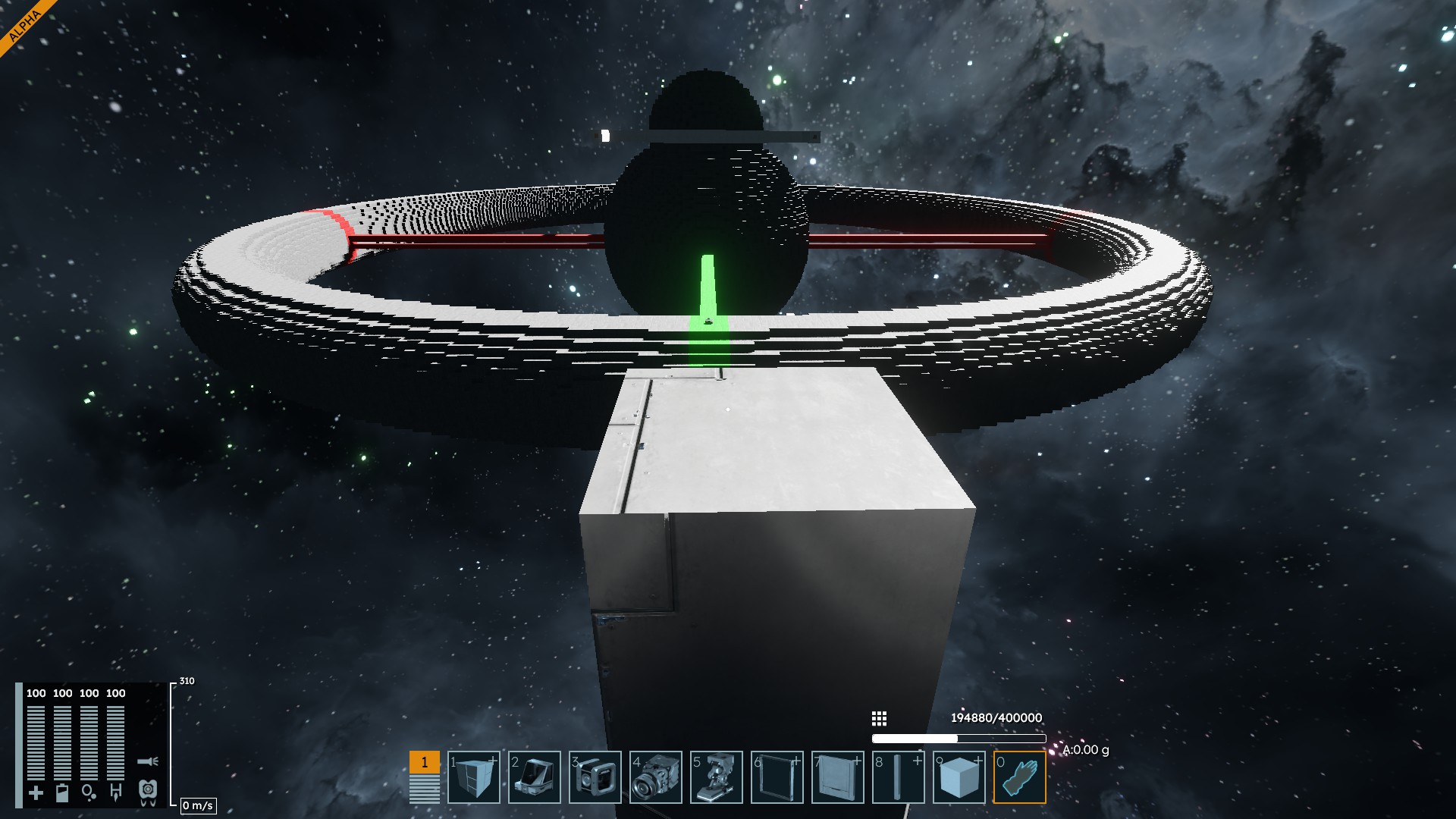Choose the window frame block in slot 6
The width and height of the screenshot is (1456, 819).
pos(777,777)
